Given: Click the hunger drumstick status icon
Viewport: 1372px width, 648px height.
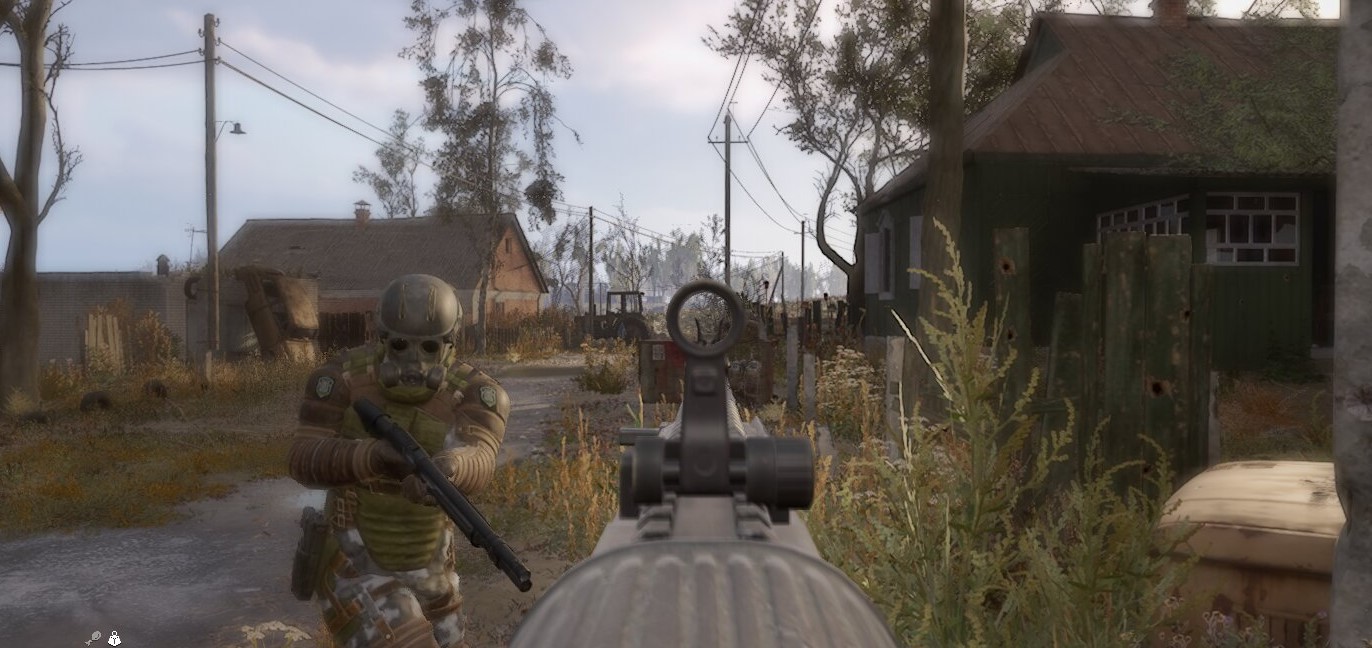Looking at the screenshot, I should click(93, 637).
